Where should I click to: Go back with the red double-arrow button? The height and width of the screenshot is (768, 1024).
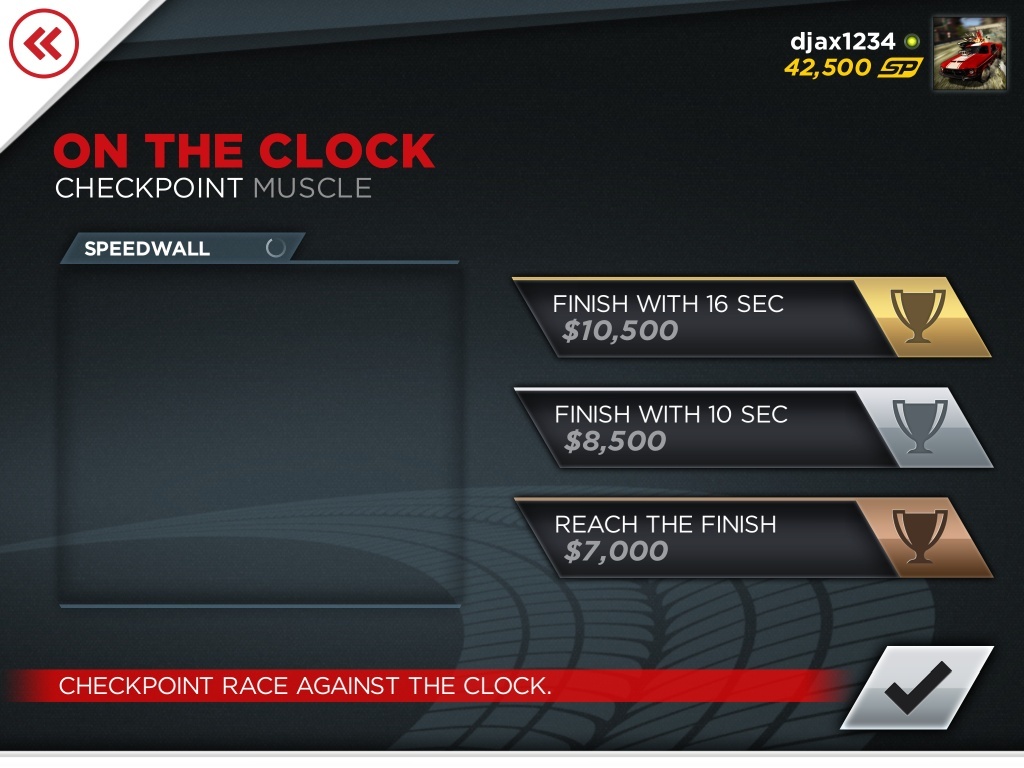(x=43, y=43)
